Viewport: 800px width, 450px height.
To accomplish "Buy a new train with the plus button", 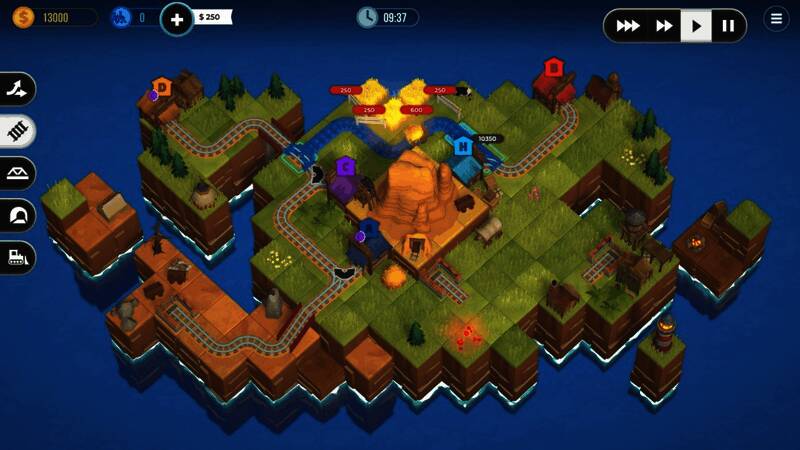I will [177, 18].
